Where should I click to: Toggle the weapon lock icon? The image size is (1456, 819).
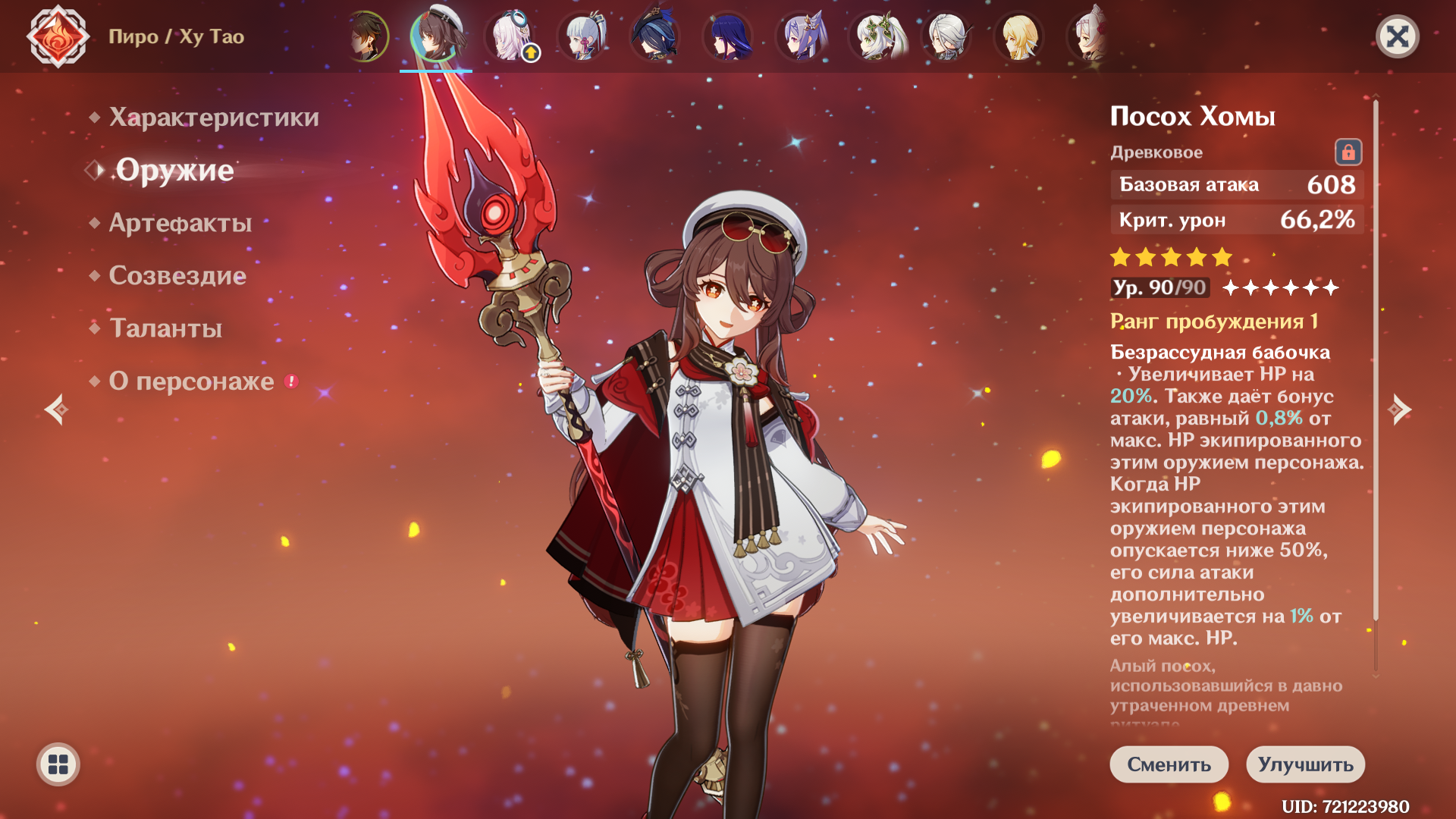(x=1348, y=152)
